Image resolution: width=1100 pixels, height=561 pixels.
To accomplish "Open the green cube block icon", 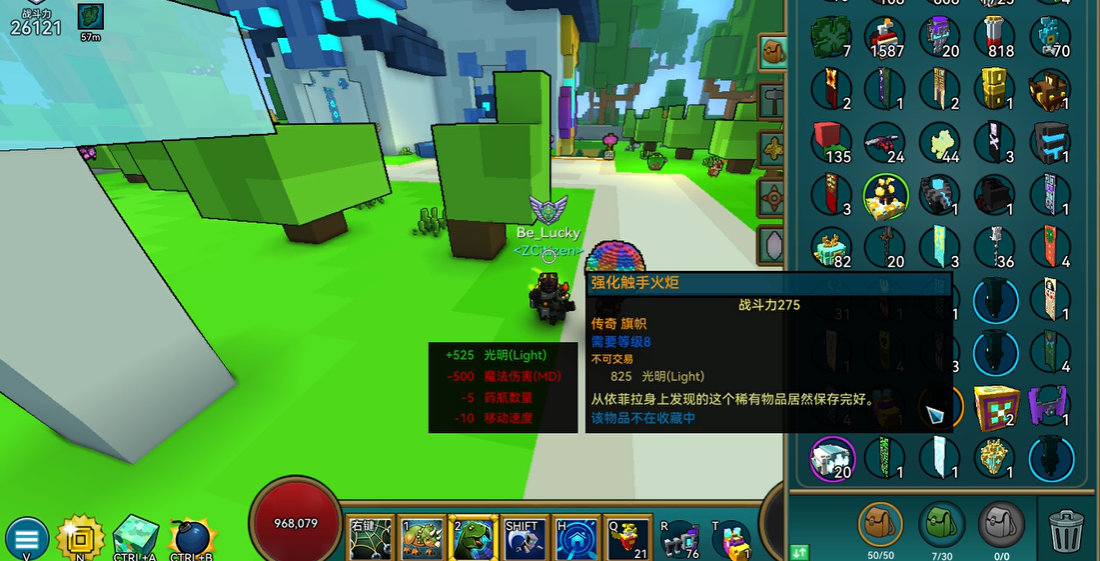I will pos(135,537).
